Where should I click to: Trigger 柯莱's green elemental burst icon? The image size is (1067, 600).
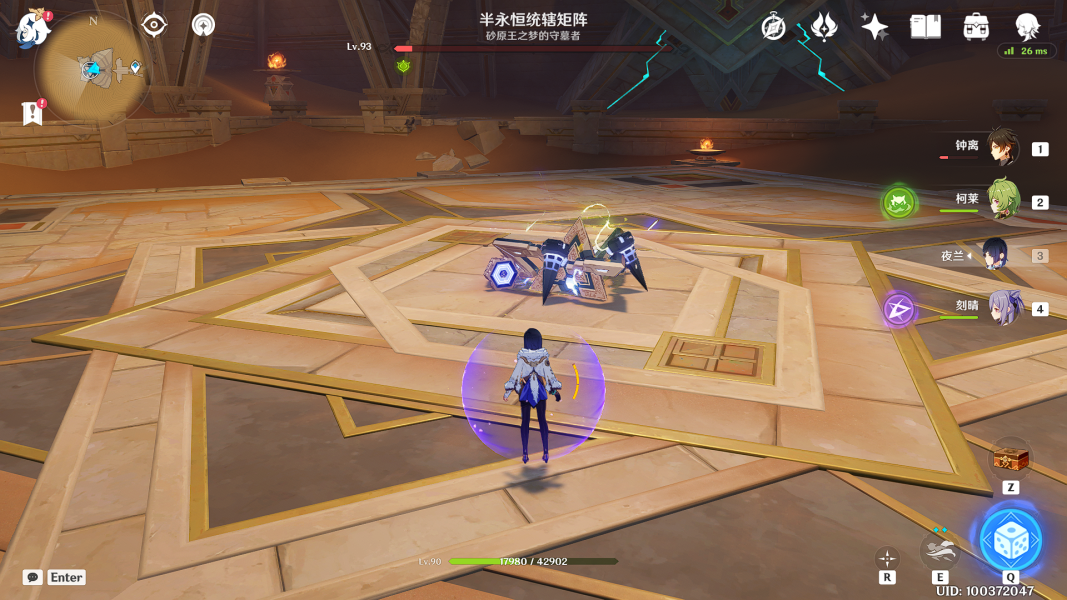click(x=899, y=203)
